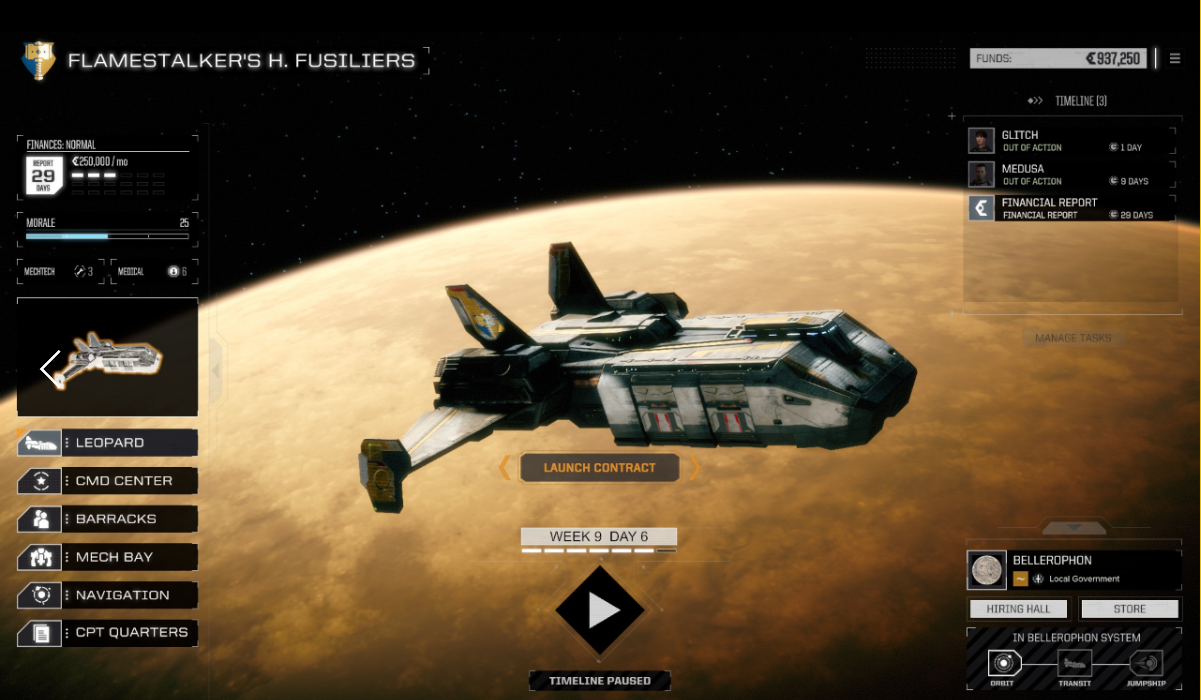Select the Jumpship travel node
Image resolution: width=1201 pixels, height=700 pixels.
[x=1145, y=663]
